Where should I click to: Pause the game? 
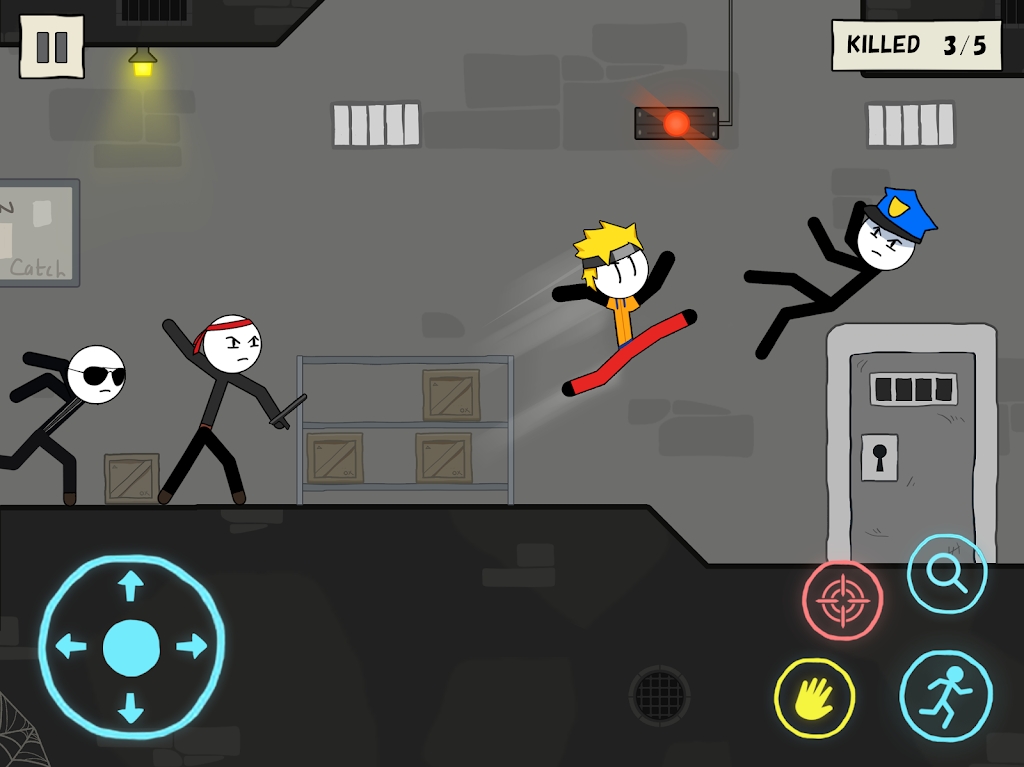coord(51,46)
